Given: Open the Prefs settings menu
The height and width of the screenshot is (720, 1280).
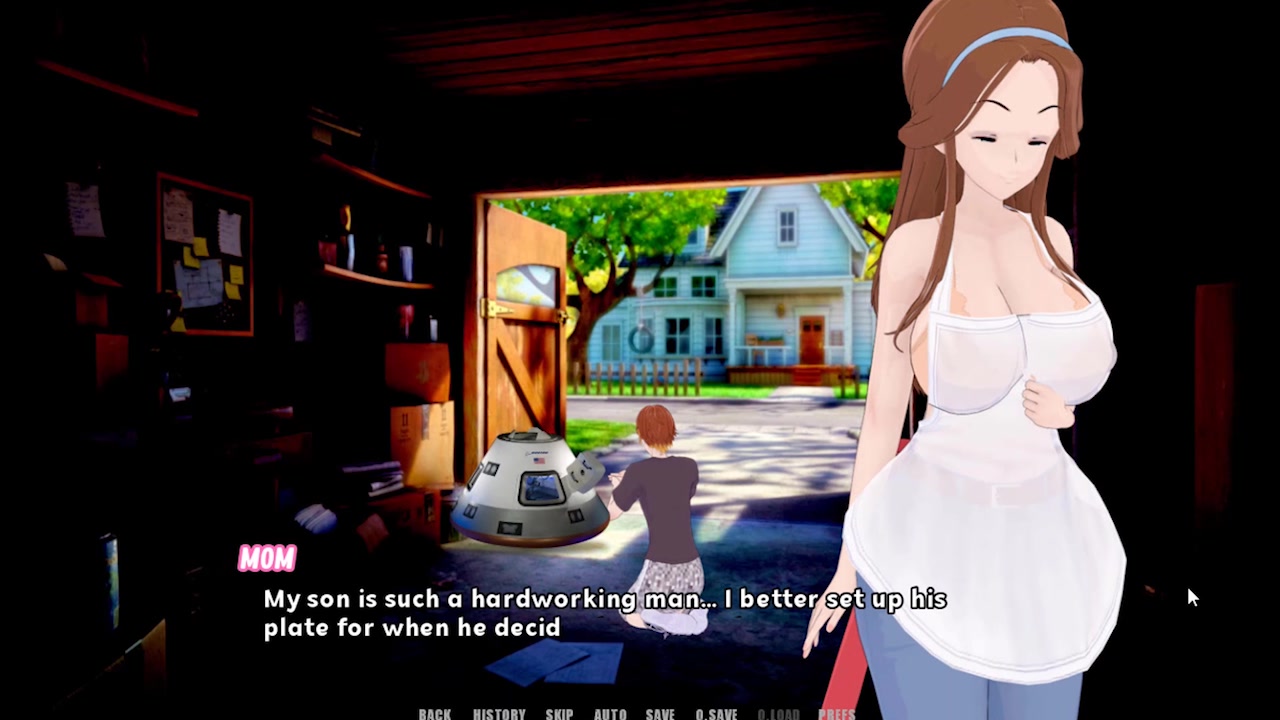Looking at the screenshot, I should pos(837,714).
